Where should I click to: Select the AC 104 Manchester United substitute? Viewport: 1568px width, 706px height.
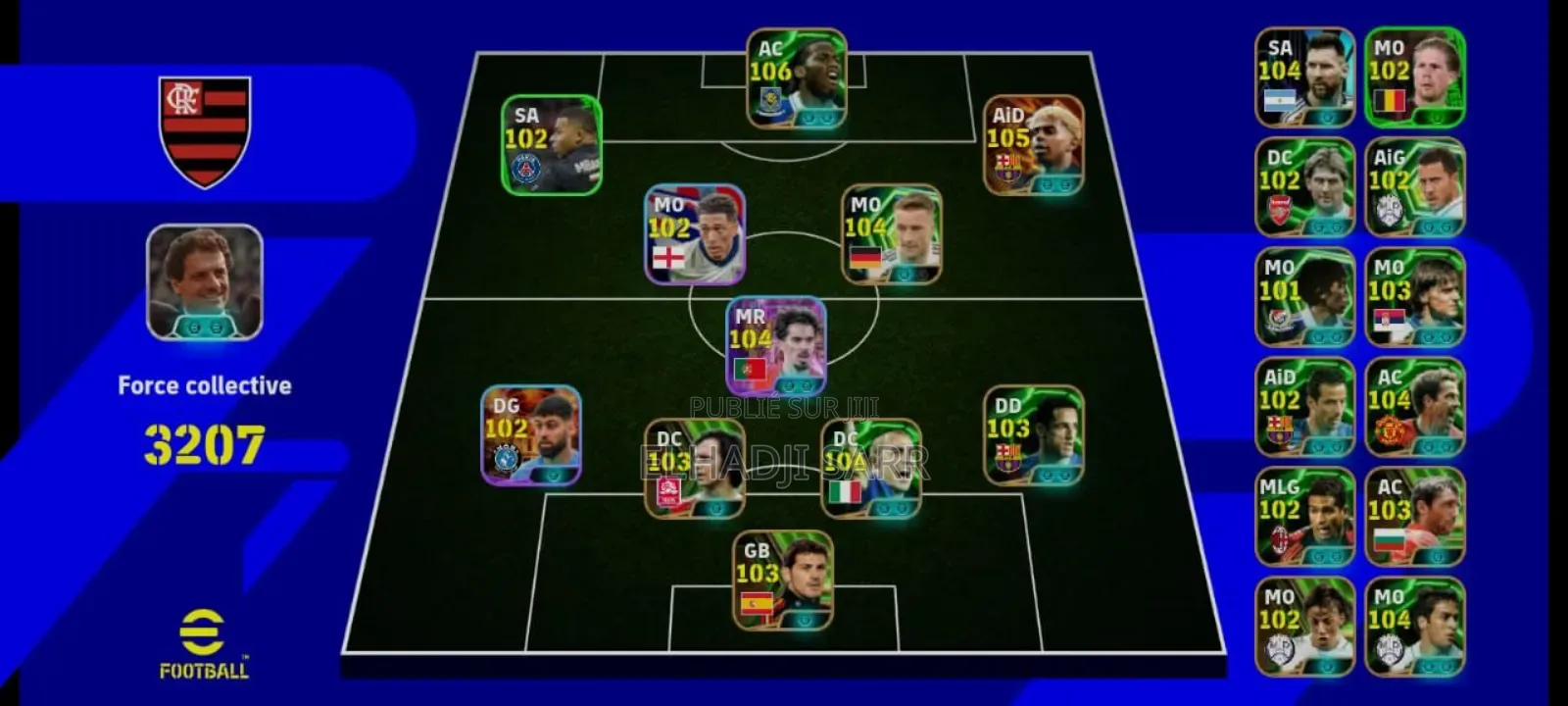point(1414,407)
